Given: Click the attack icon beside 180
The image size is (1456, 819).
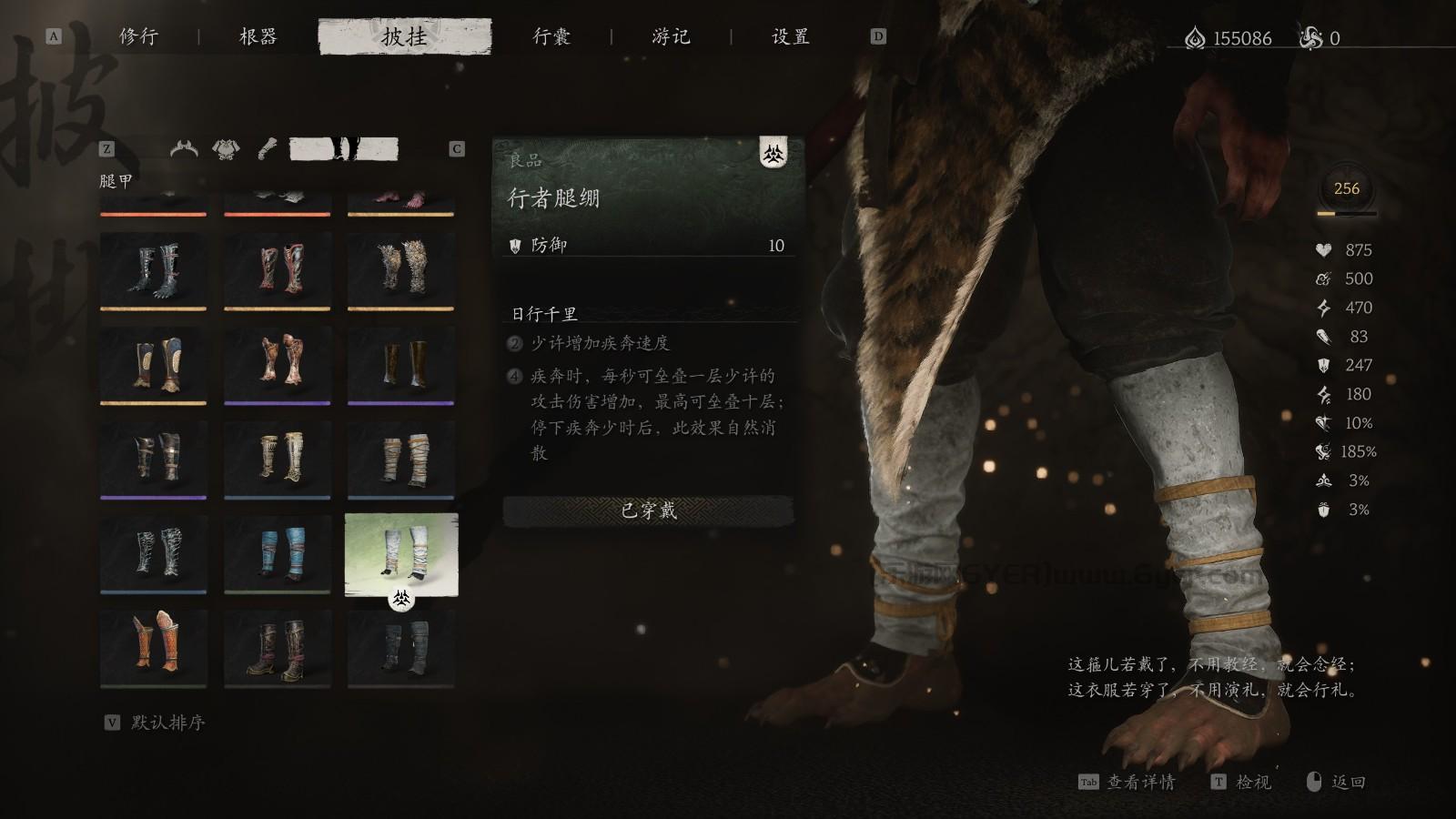Looking at the screenshot, I should click(1324, 395).
